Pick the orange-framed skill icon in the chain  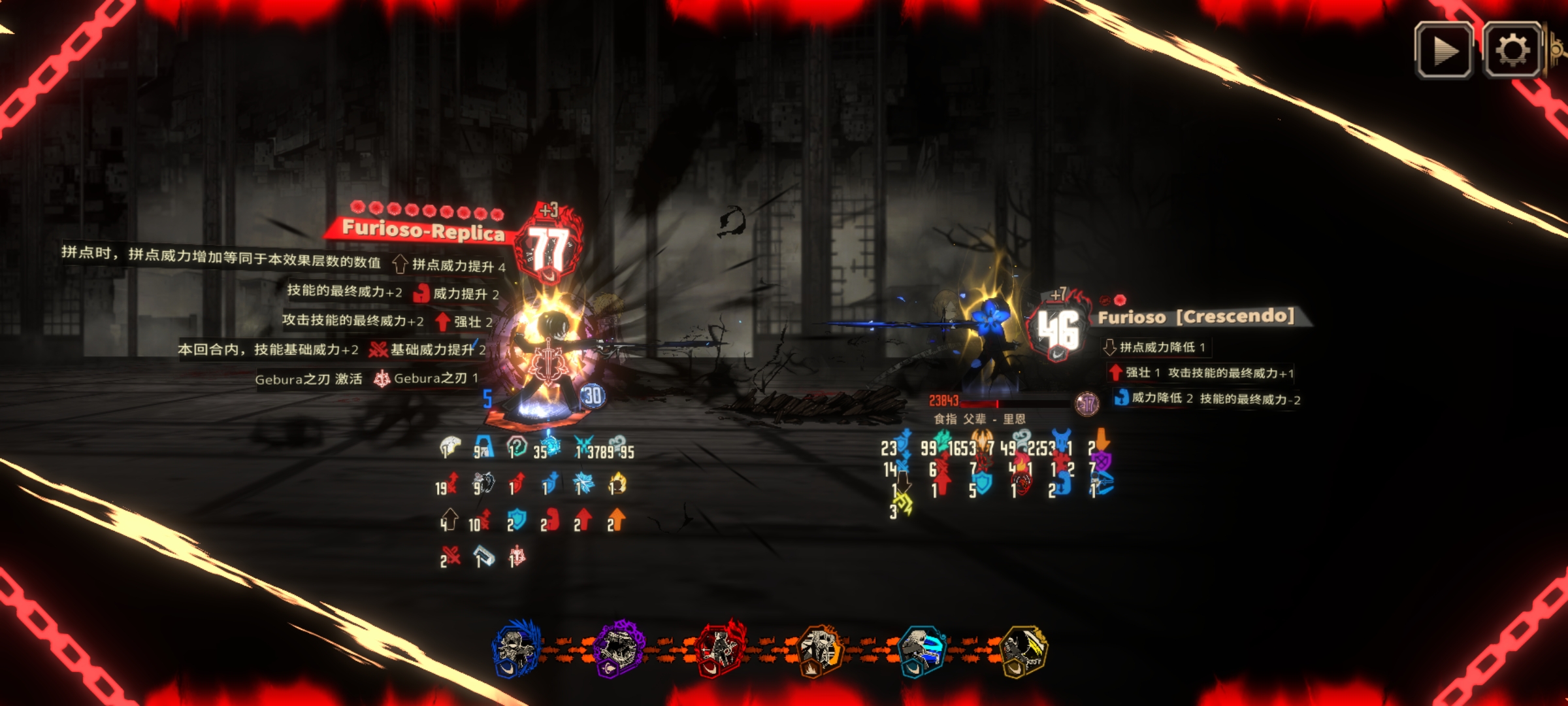(820, 649)
